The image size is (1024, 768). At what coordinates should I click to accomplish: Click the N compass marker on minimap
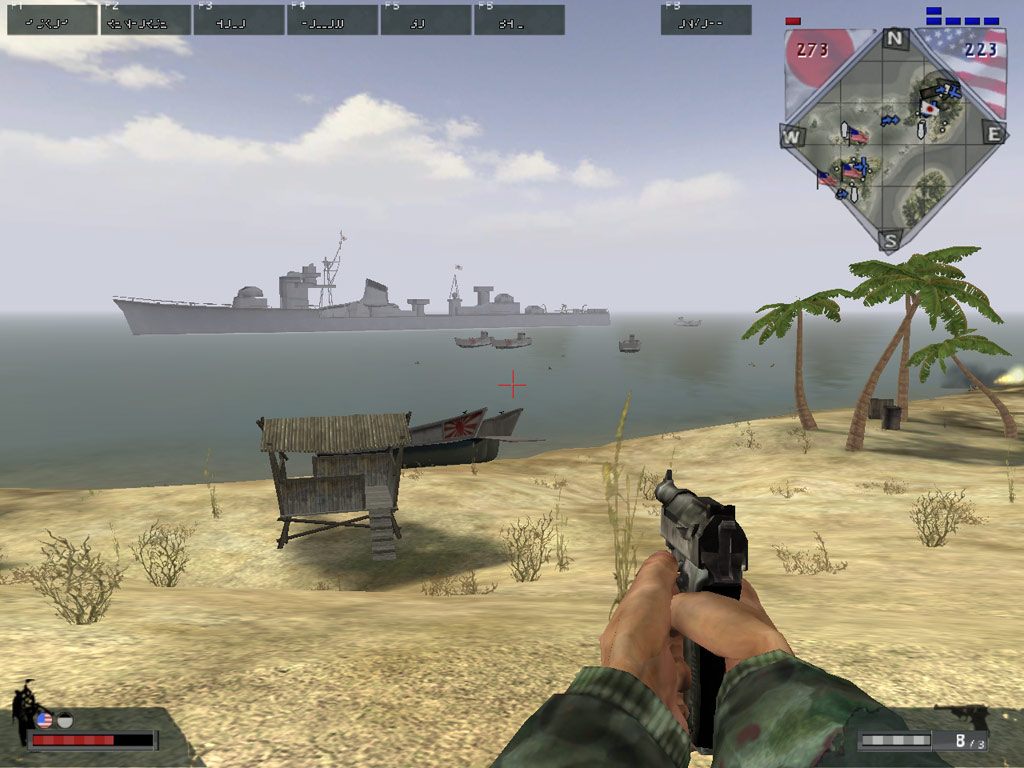tap(895, 40)
